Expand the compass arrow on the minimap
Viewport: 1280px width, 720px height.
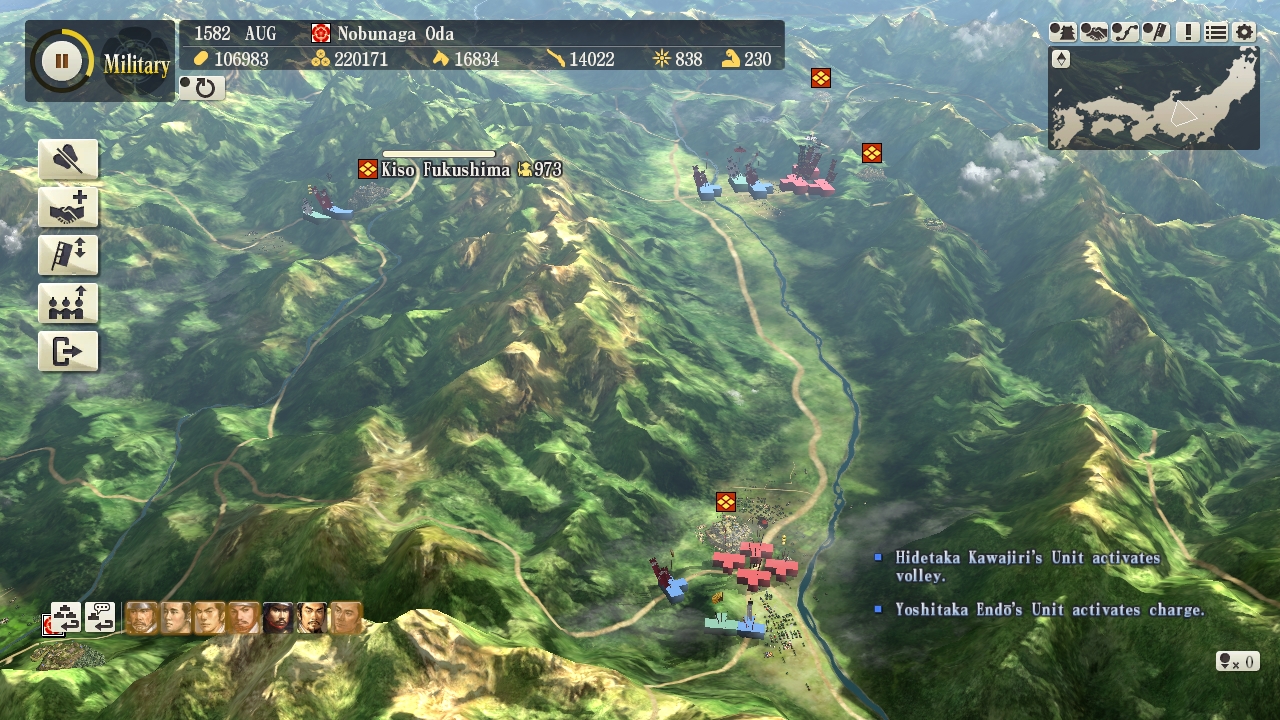(x=1061, y=58)
